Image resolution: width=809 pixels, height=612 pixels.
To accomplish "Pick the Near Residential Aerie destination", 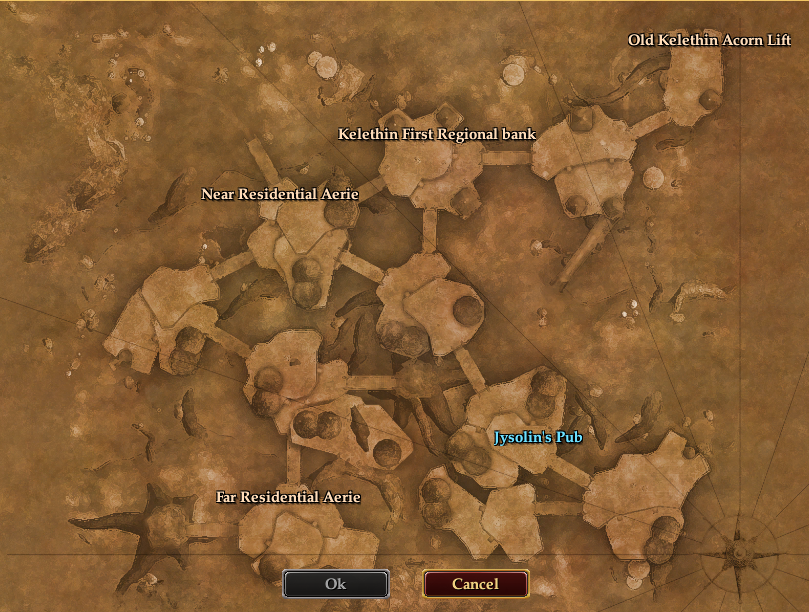I will pos(280,194).
